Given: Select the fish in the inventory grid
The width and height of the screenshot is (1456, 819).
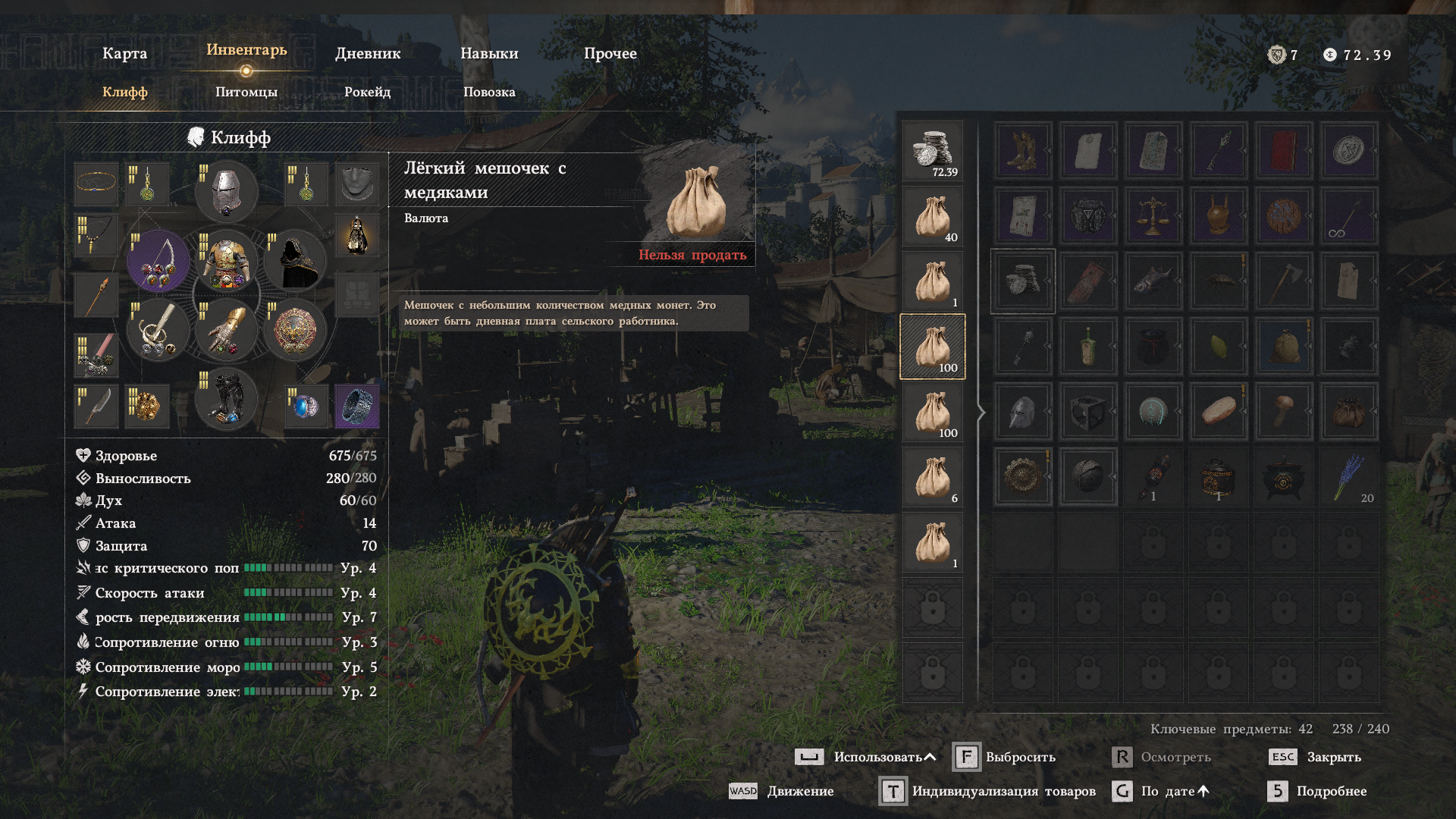Looking at the screenshot, I should pos(1153,281).
